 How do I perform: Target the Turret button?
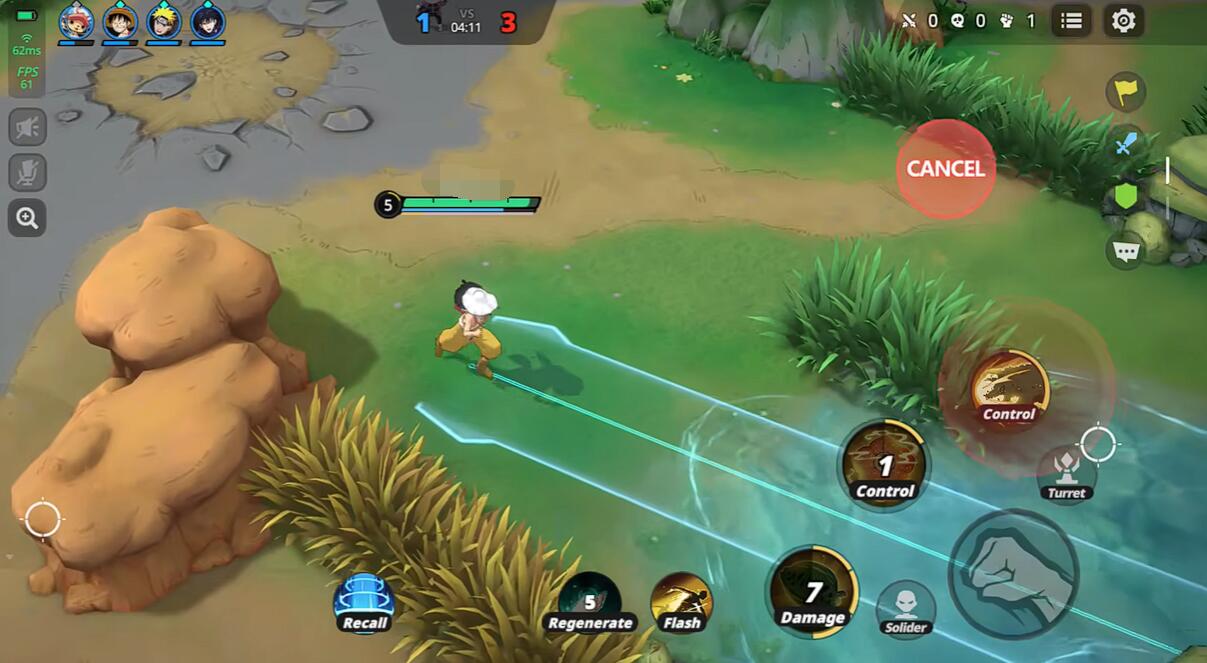pyautogui.click(x=1066, y=472)
